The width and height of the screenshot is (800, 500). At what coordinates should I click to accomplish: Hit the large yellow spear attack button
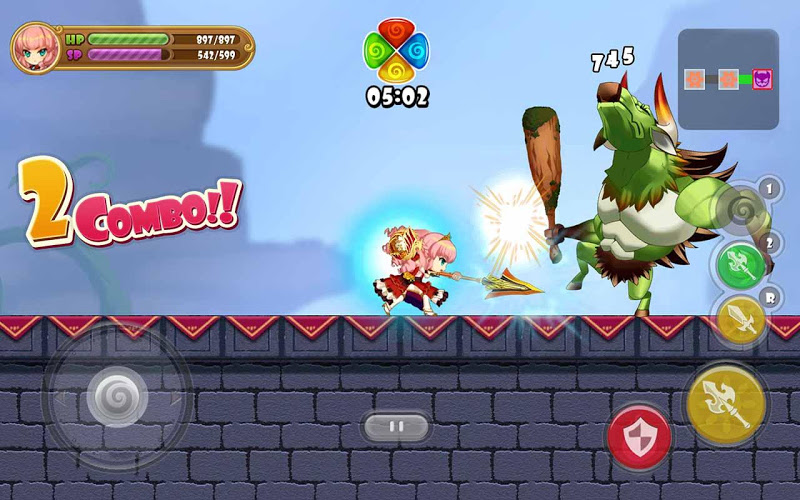(x=726, y=405)
